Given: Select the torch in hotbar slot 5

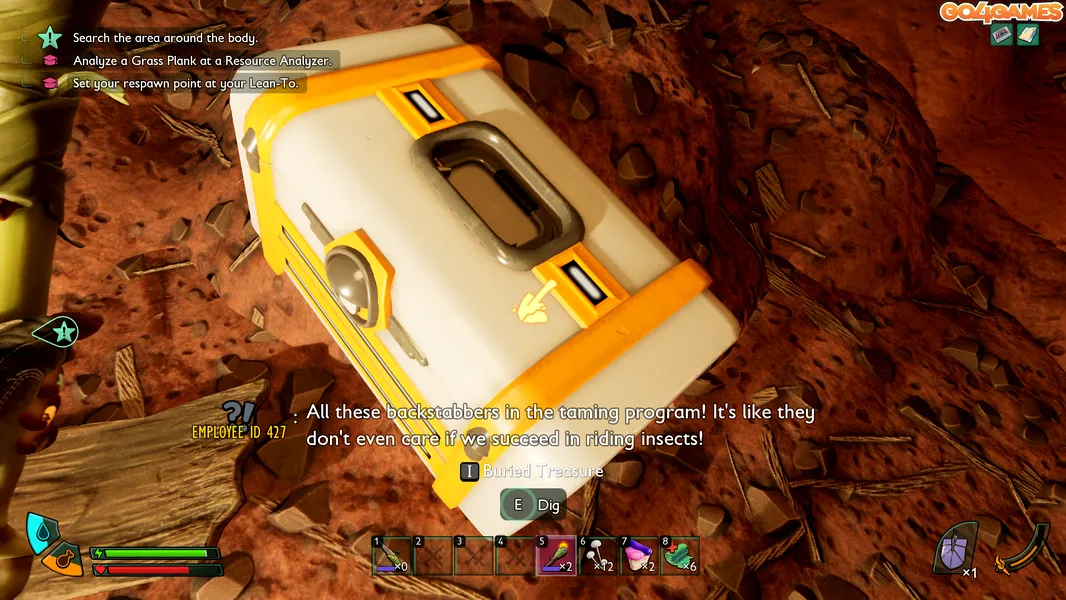Looking at the screenshot, I should tap(555, 556).
